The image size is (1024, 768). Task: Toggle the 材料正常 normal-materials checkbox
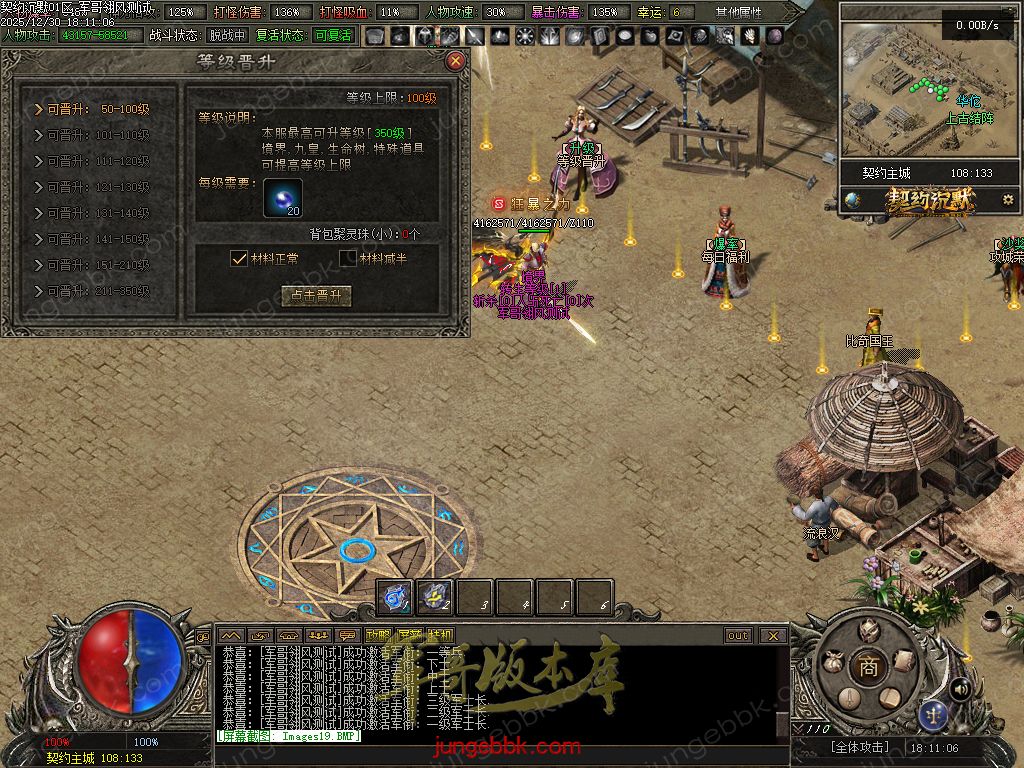coord(239,258)
